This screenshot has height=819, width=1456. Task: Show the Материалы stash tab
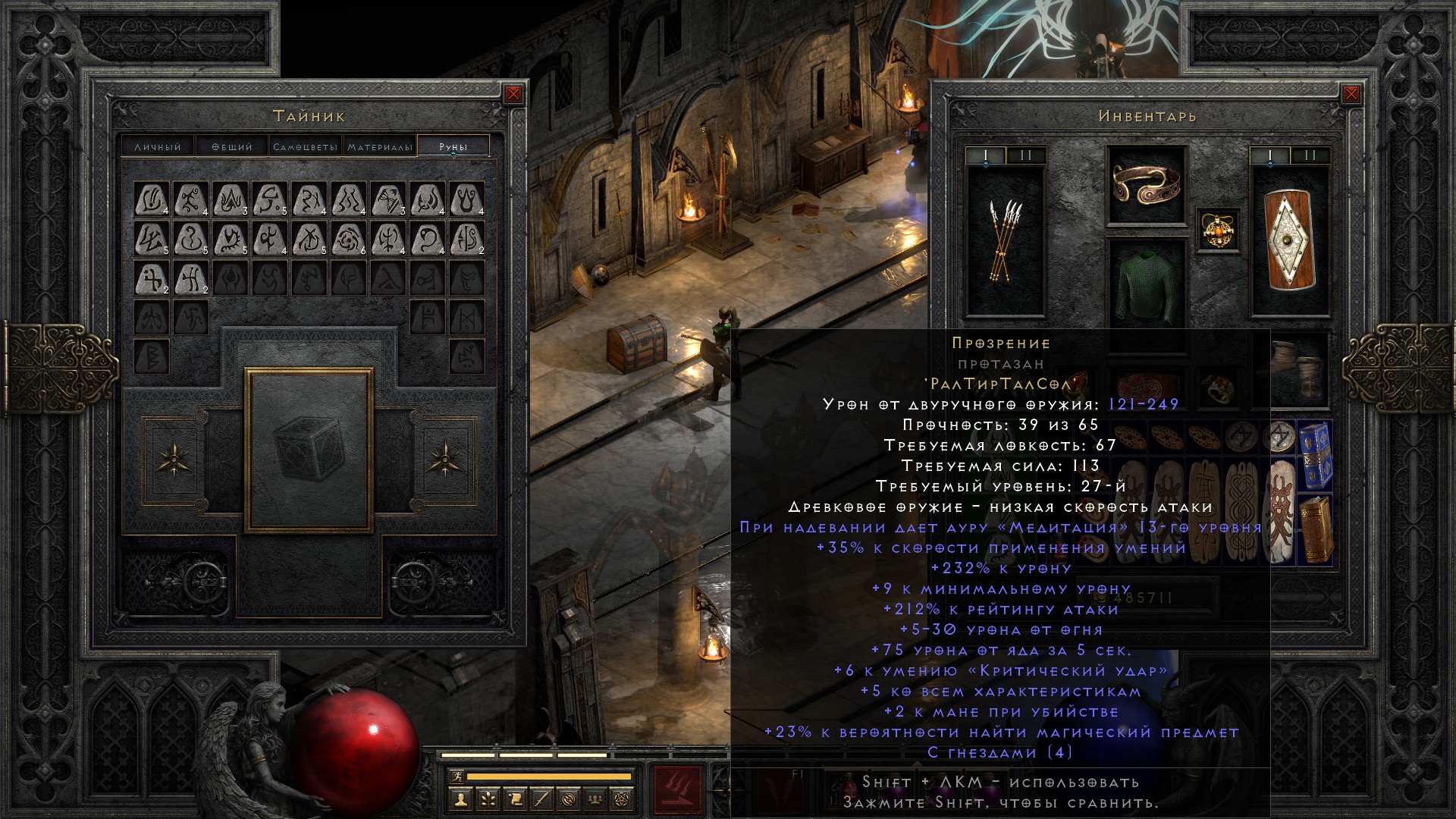tap(380, 146)
